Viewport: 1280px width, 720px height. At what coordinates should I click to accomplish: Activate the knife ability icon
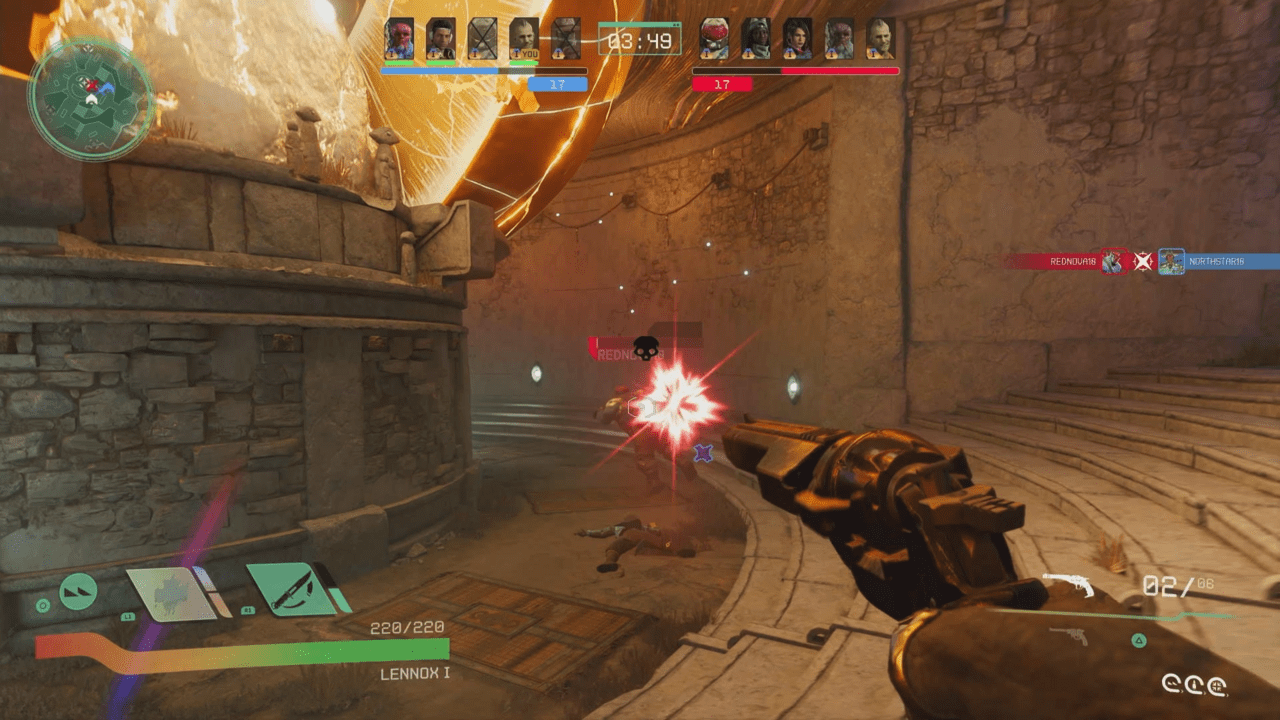(x=290, y=588)
